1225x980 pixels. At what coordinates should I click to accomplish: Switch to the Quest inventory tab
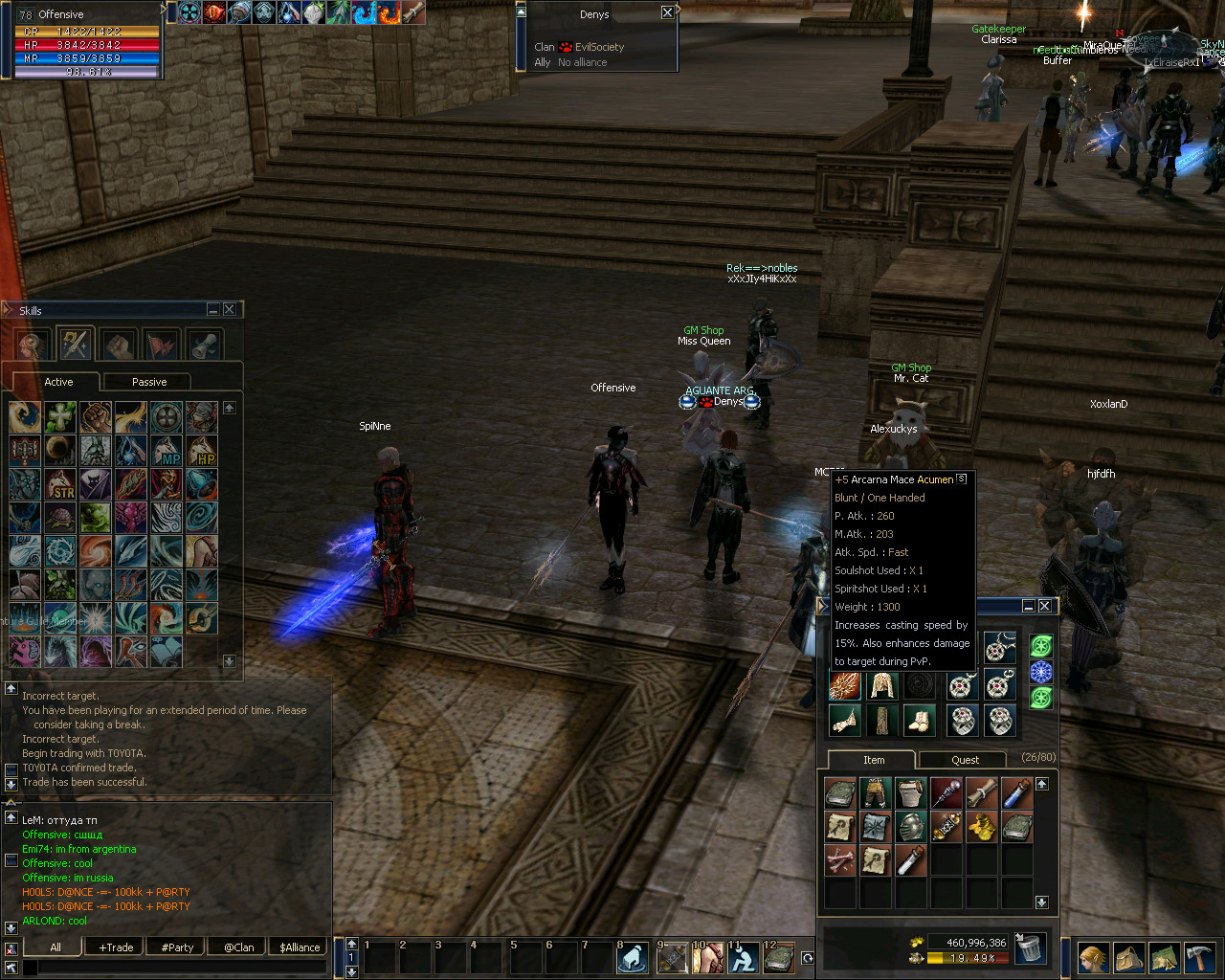pyautogui.click(x=965, y=760)
